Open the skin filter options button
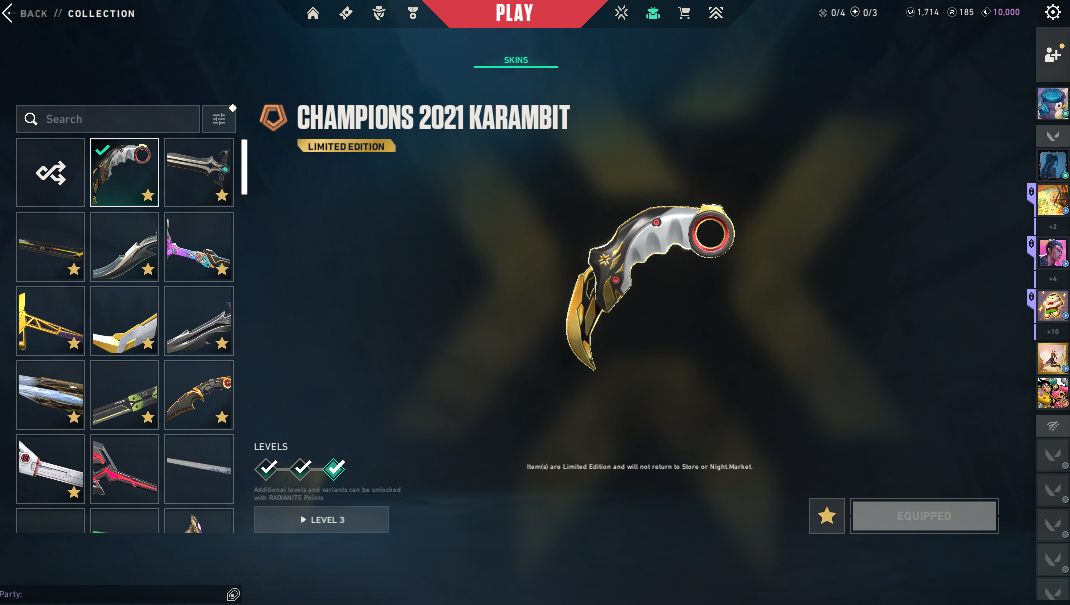 [x=218, y=119]
